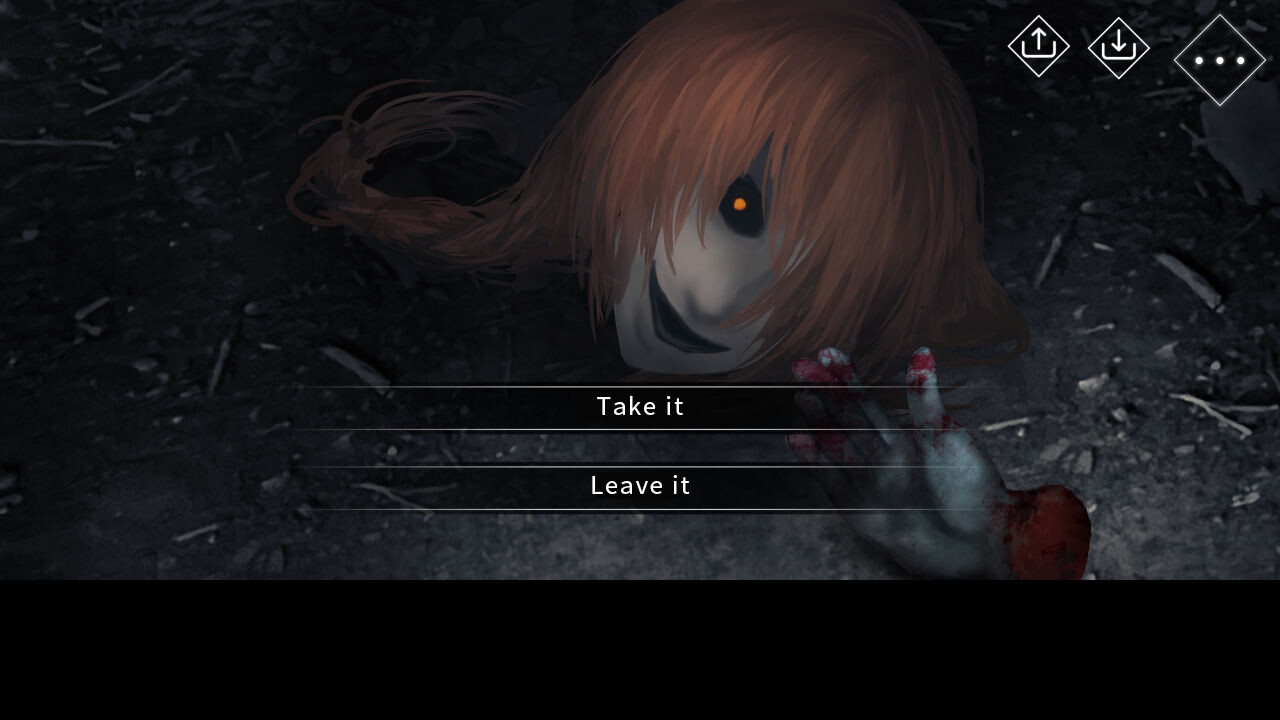Click the red heart beside the hand

coord(1050,530)
